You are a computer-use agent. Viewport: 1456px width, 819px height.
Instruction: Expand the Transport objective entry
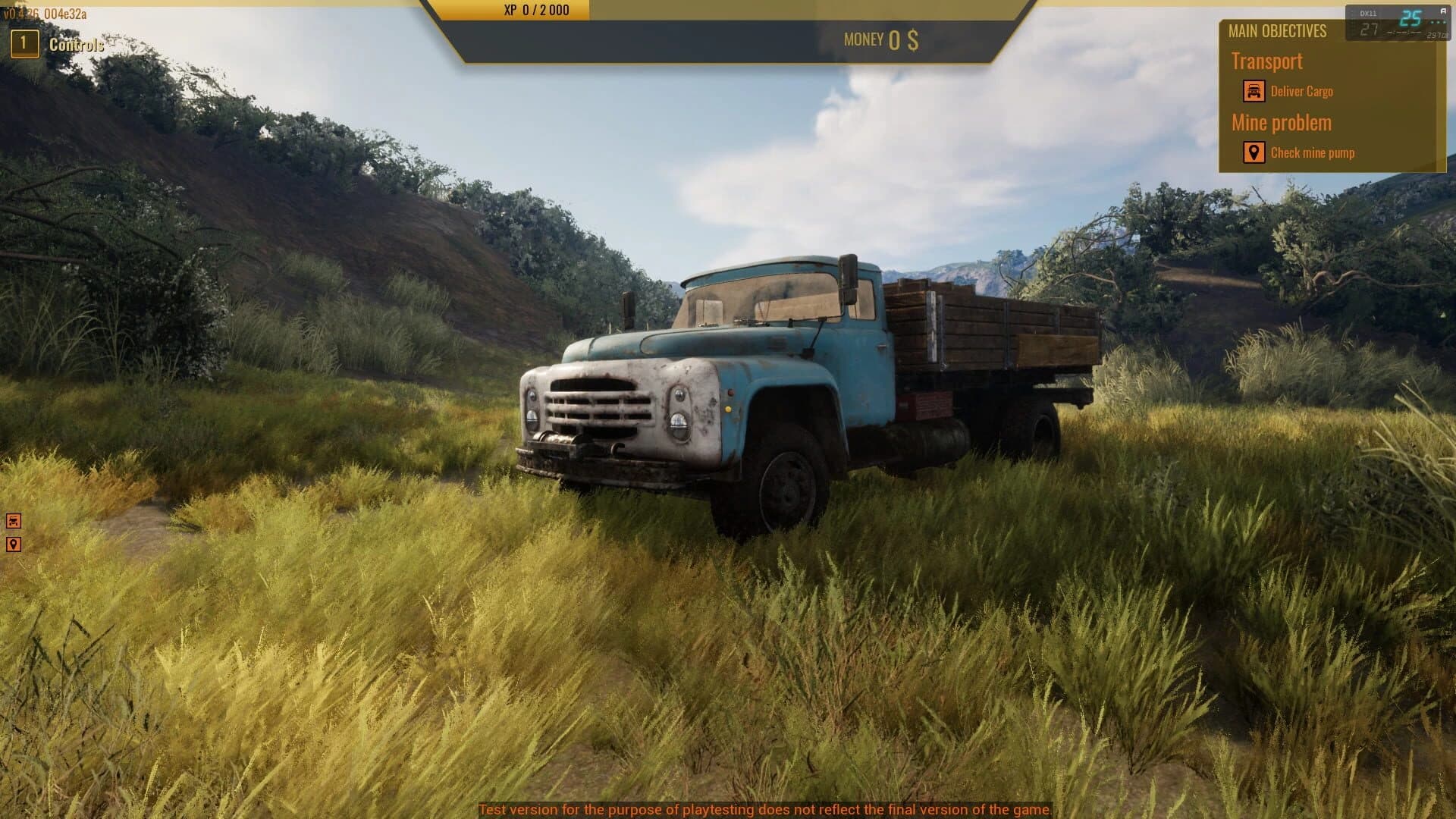tap(1266, 61)
